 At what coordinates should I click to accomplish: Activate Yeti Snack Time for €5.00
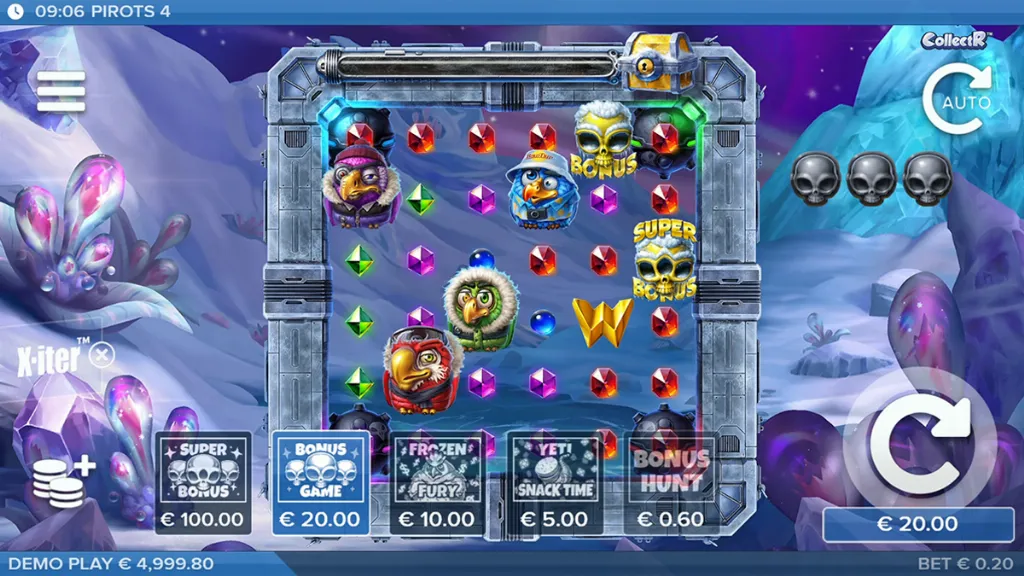554,483
